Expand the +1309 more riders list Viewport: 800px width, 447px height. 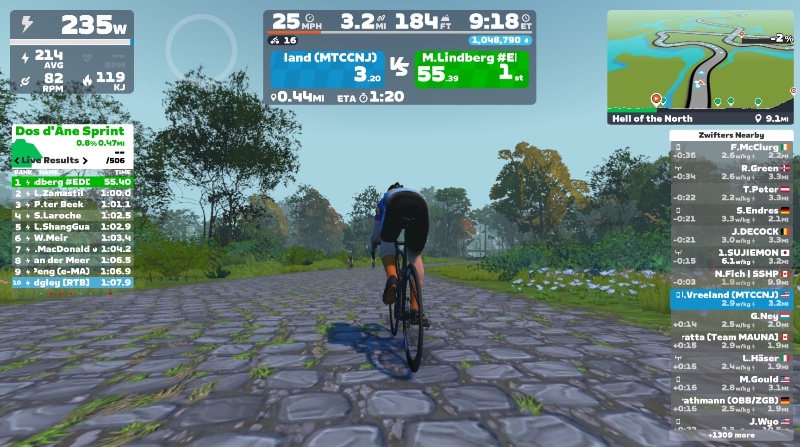731,436
